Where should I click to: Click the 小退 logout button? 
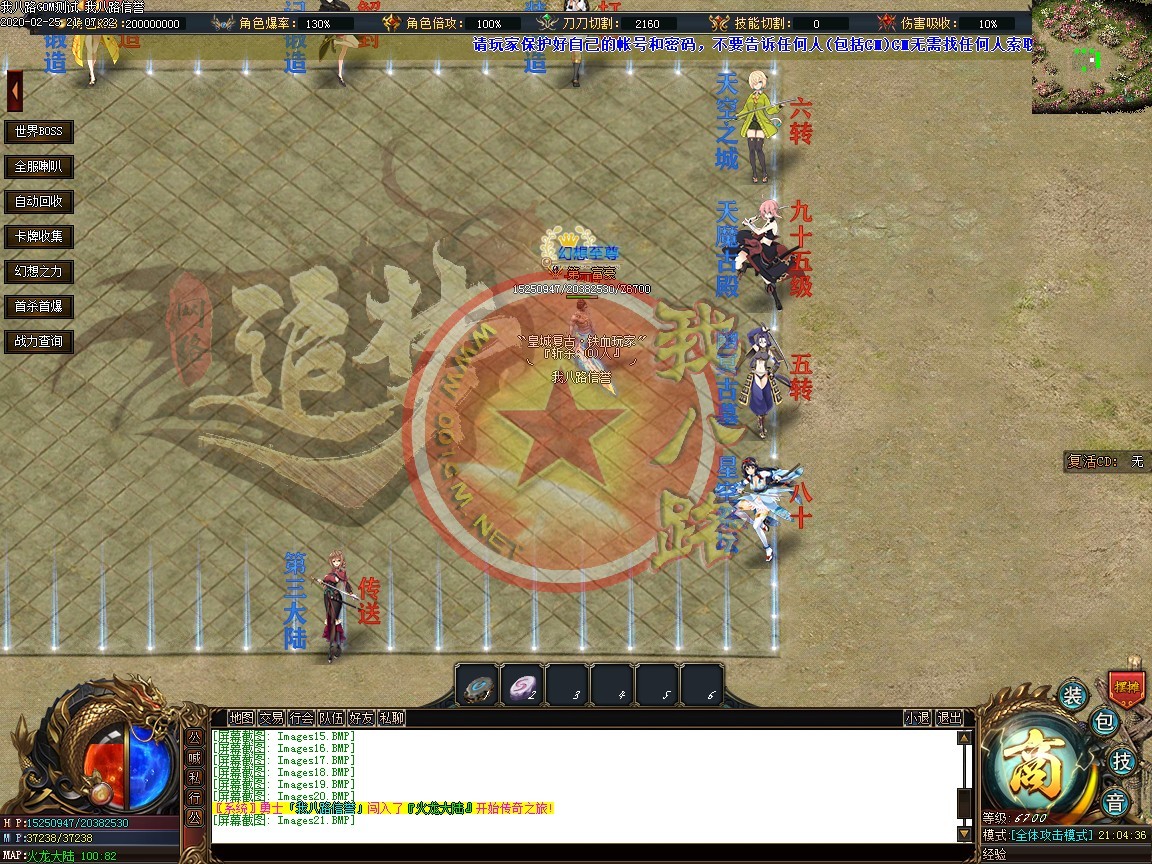click(x=917, y=718)
